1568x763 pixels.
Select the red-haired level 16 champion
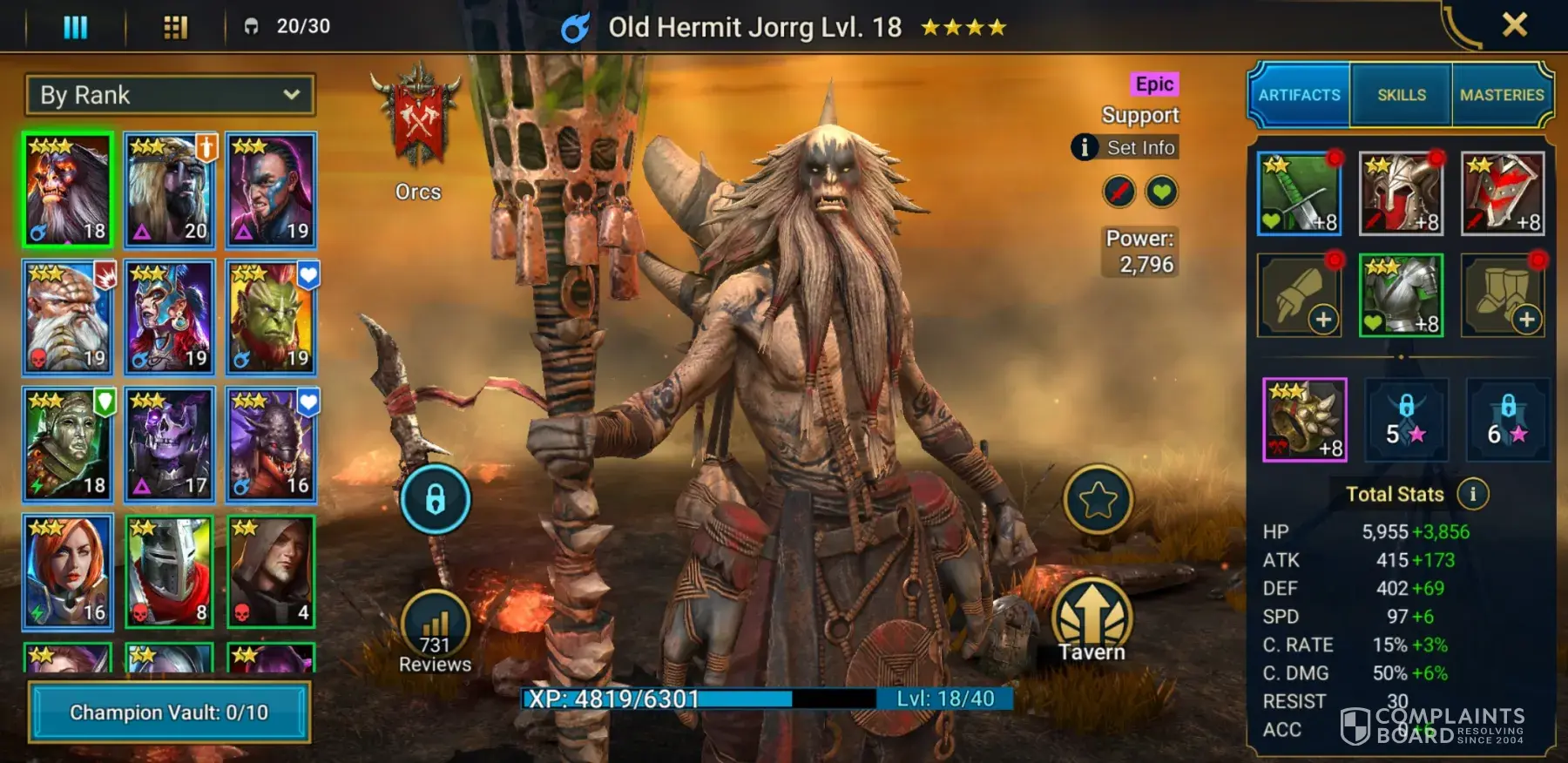(x=68, y=571)
